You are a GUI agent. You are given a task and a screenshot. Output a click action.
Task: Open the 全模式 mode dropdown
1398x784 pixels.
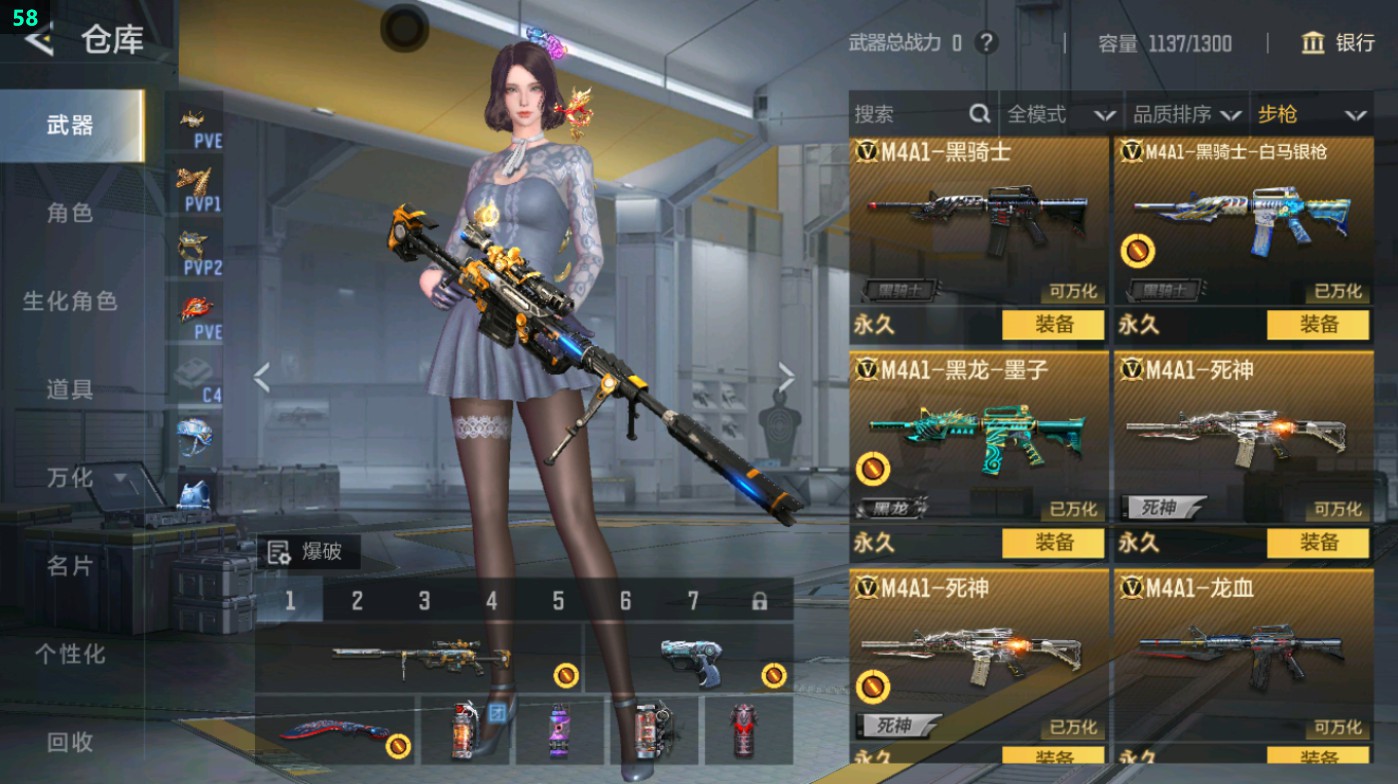pyautogui.click(x=1060, y=115)
